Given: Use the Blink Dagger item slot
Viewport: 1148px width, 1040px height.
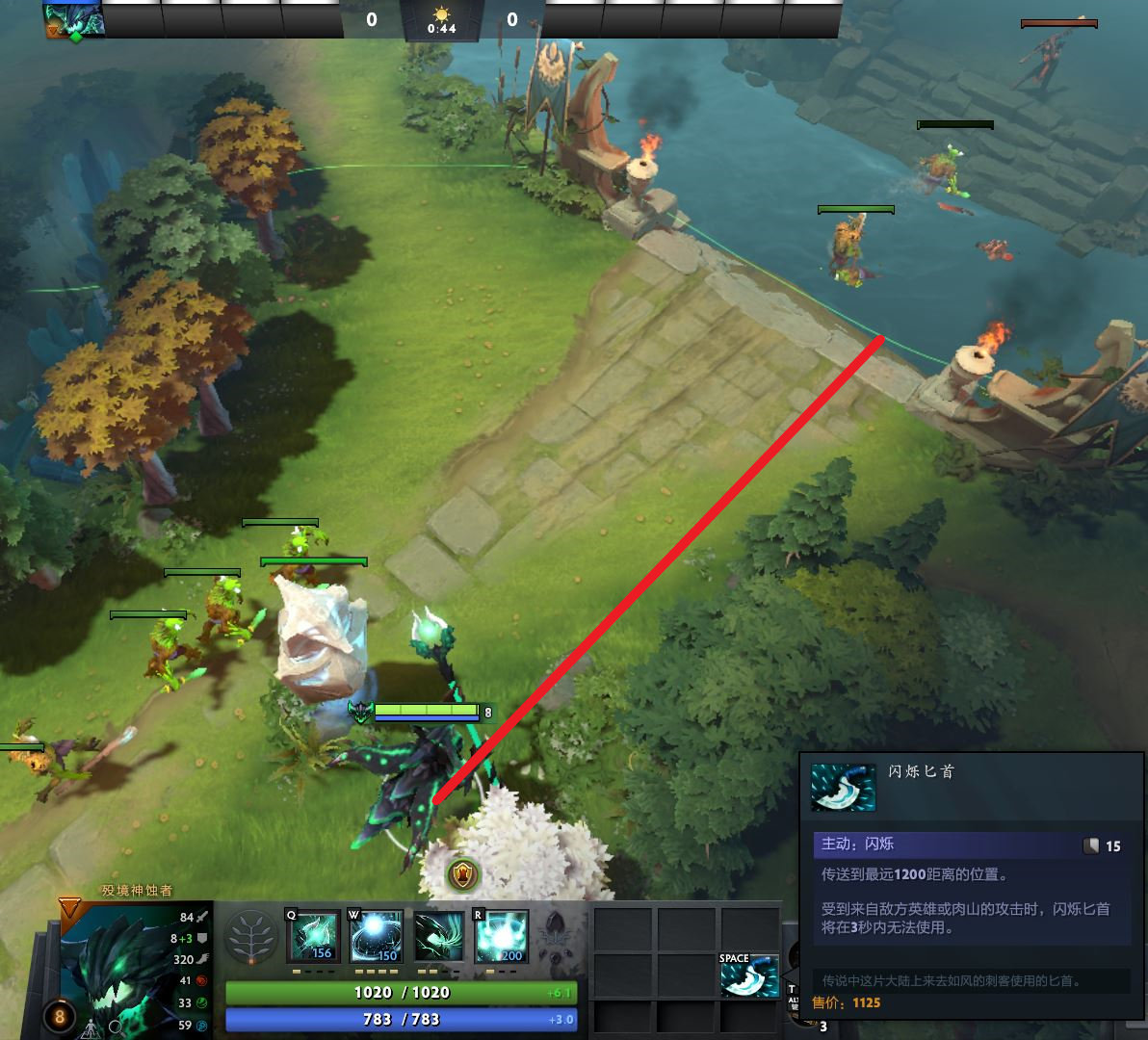Looking at the screenshot, I should tap(749, 975).
